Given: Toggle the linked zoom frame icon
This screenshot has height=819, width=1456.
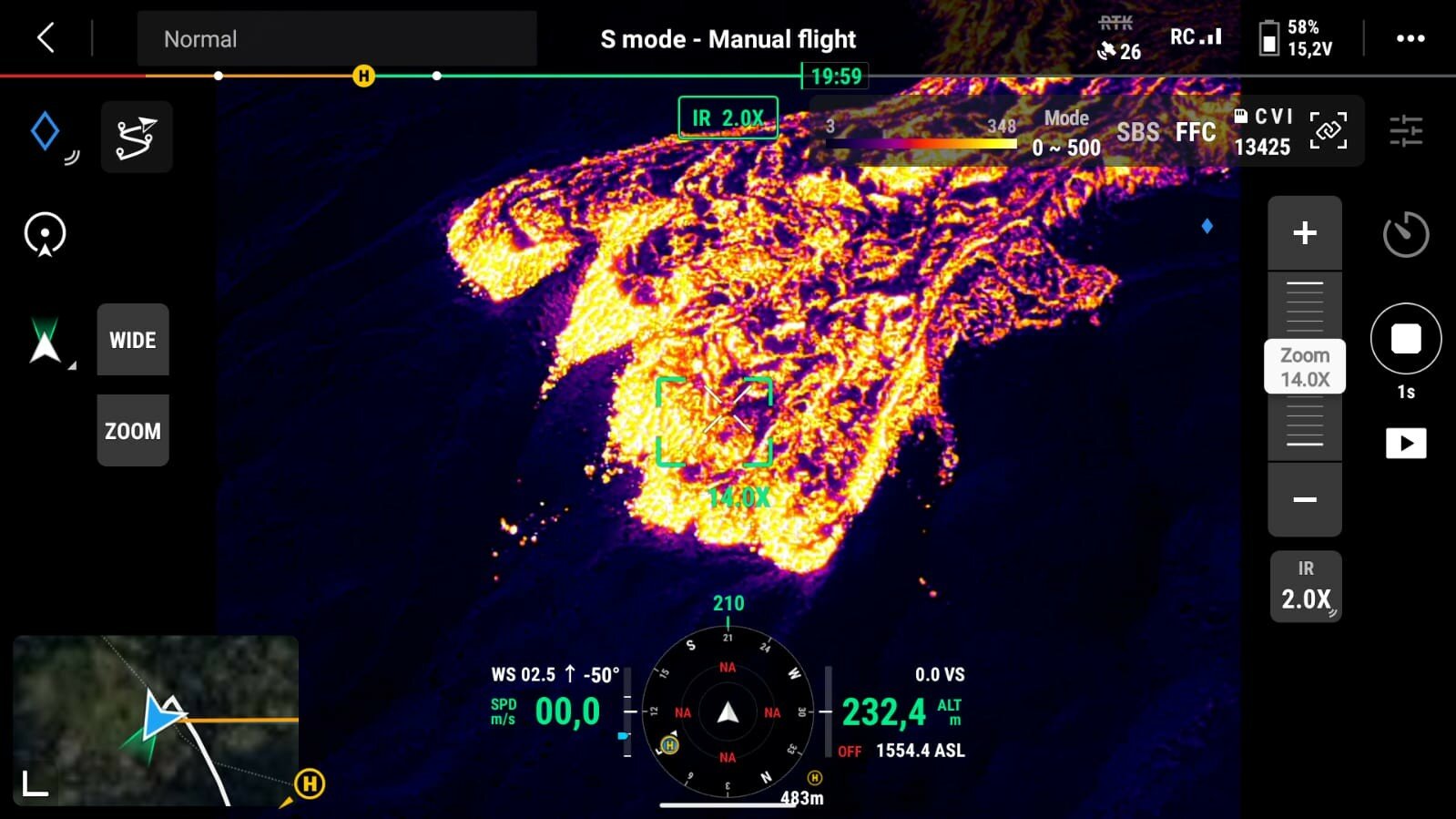Looking at the screenshot, I should click(x=1328, y=130).
